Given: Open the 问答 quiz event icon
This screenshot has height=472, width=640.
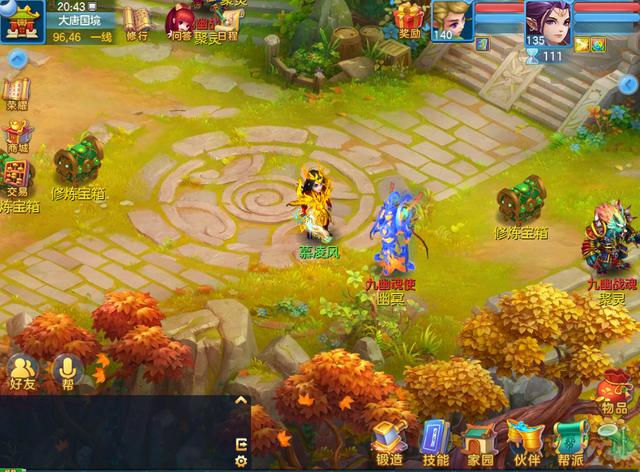Looking at the screenshot, I should click(x=180, y=22).
